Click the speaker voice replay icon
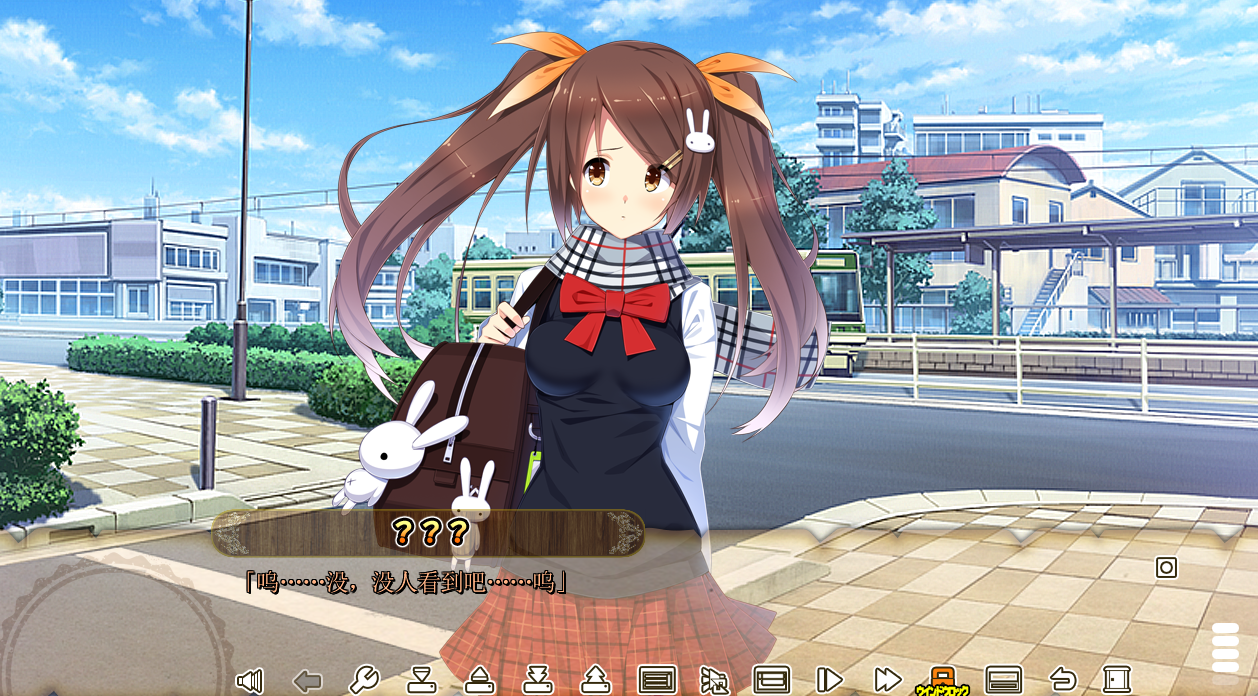 point(249,681)
